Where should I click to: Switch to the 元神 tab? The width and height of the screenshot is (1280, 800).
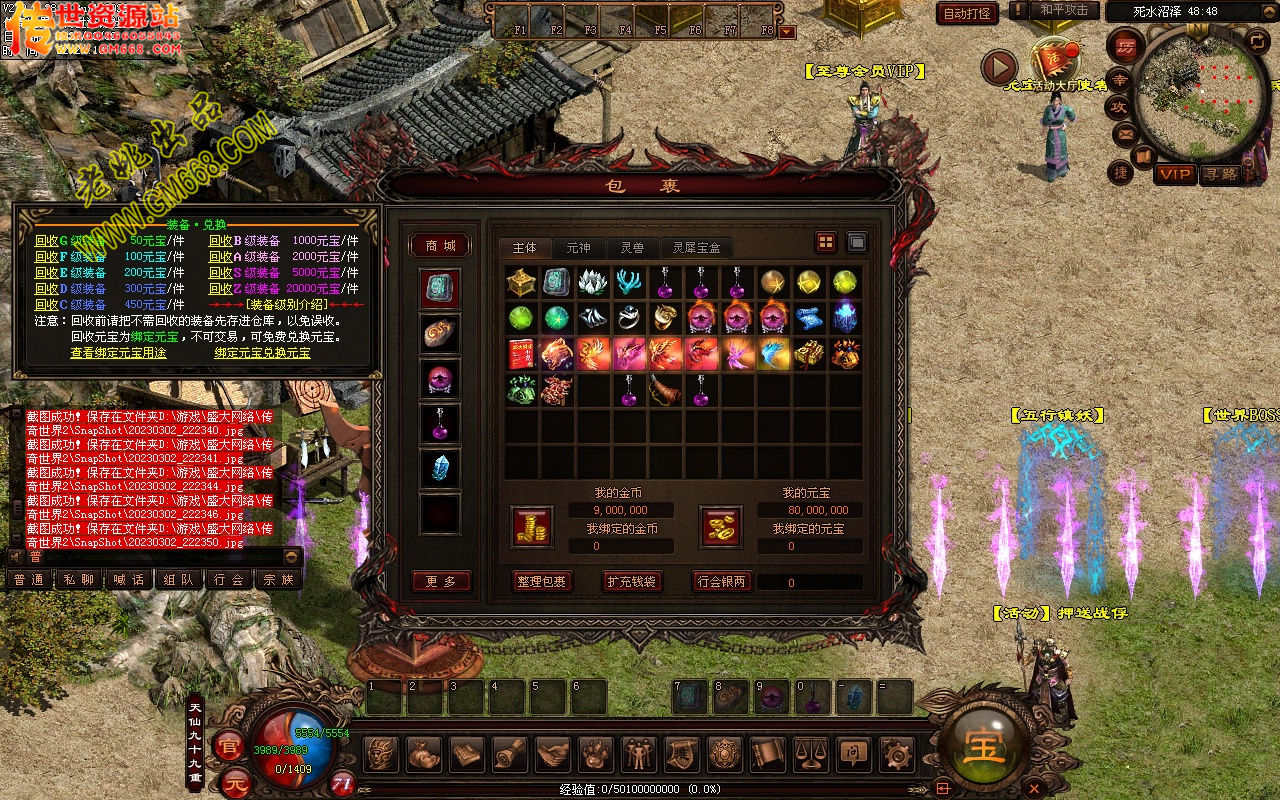tap(578, 247)
